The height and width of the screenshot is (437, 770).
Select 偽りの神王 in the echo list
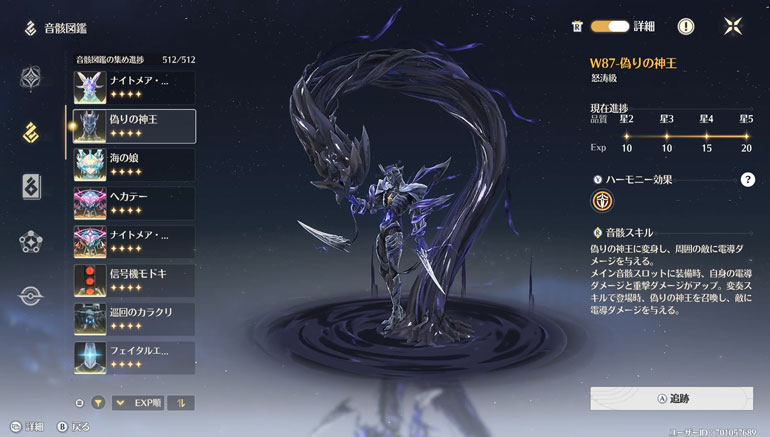[134, 126]
